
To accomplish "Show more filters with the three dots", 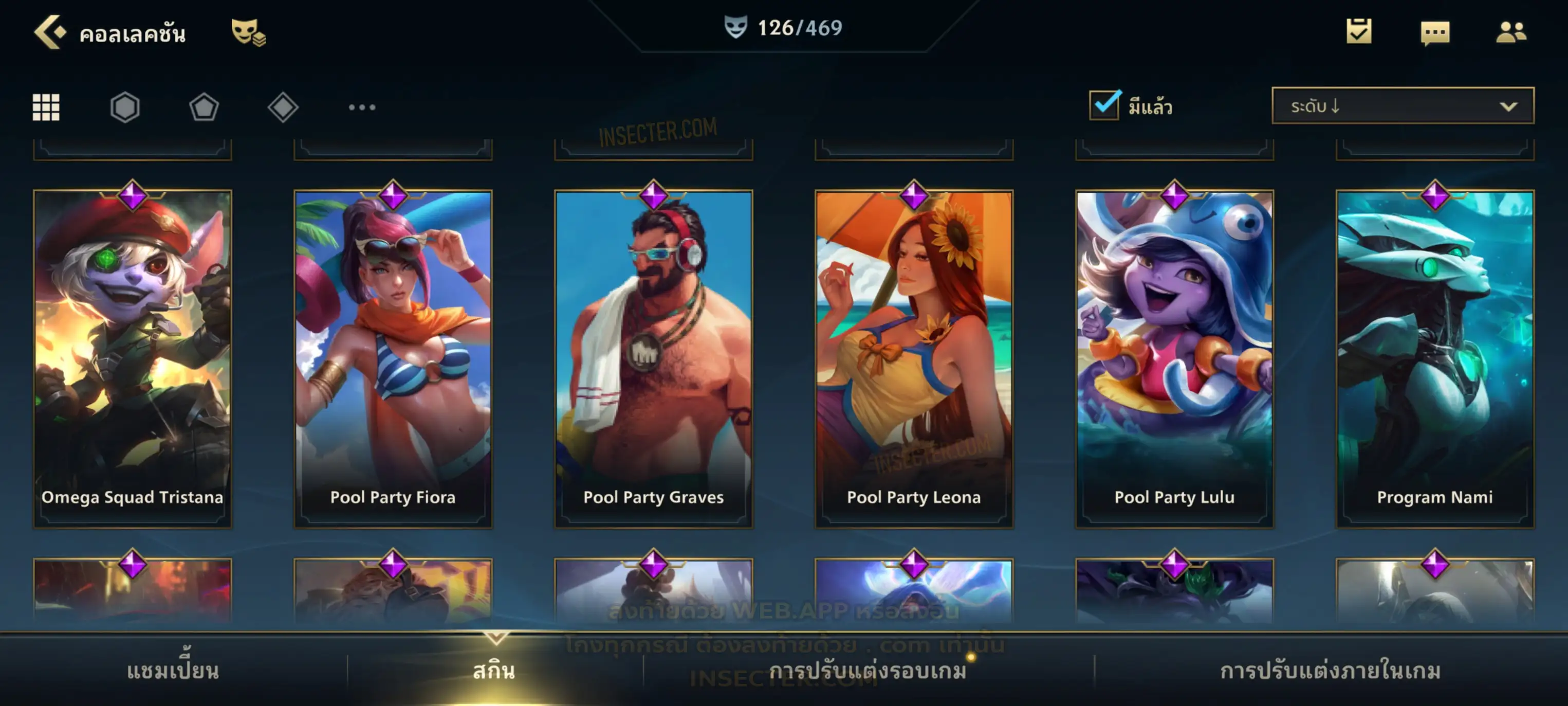I will pyautogui.click(x=362, y=107).
